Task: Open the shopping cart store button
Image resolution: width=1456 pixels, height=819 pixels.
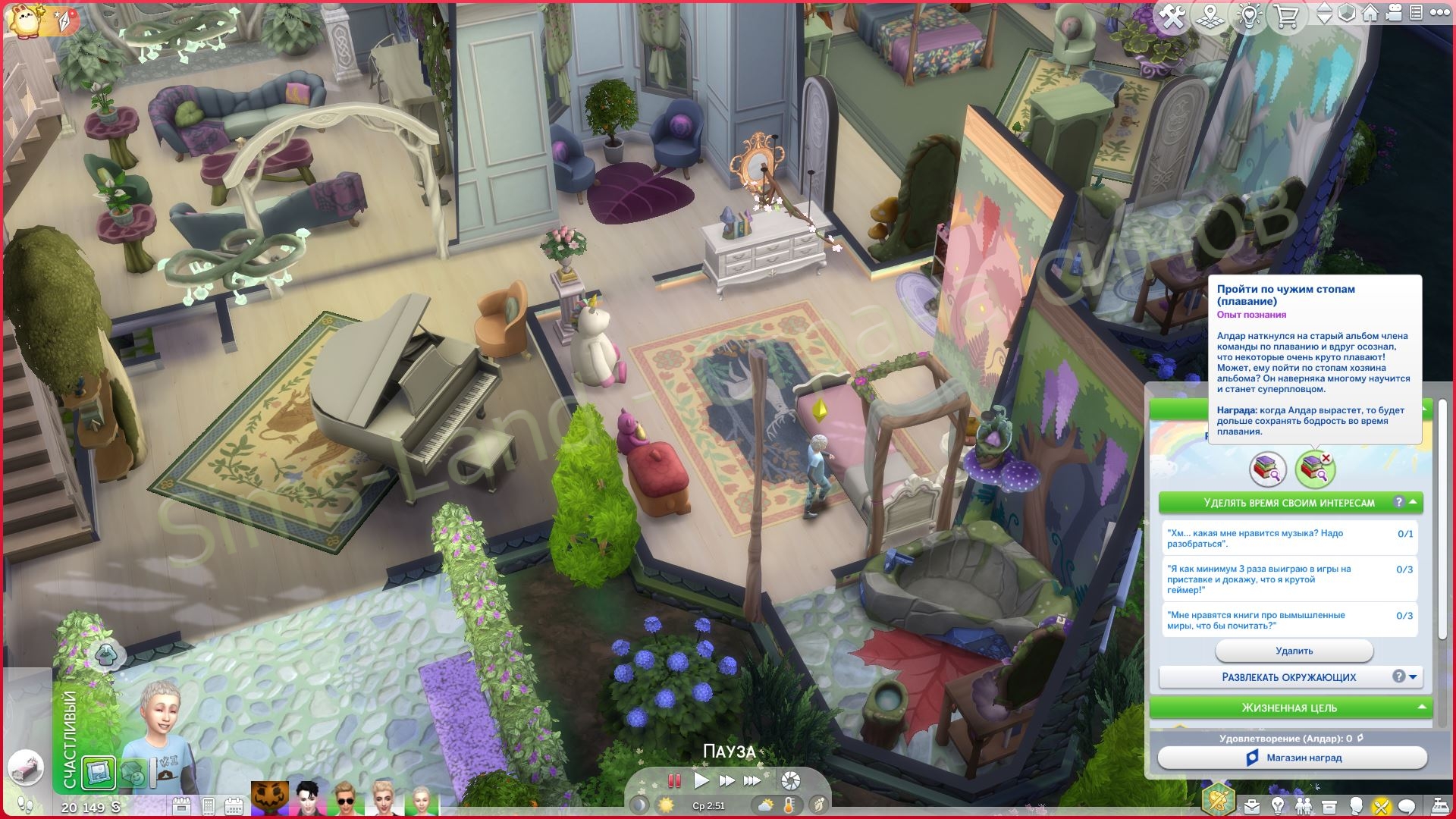Action: point(1287,17)
